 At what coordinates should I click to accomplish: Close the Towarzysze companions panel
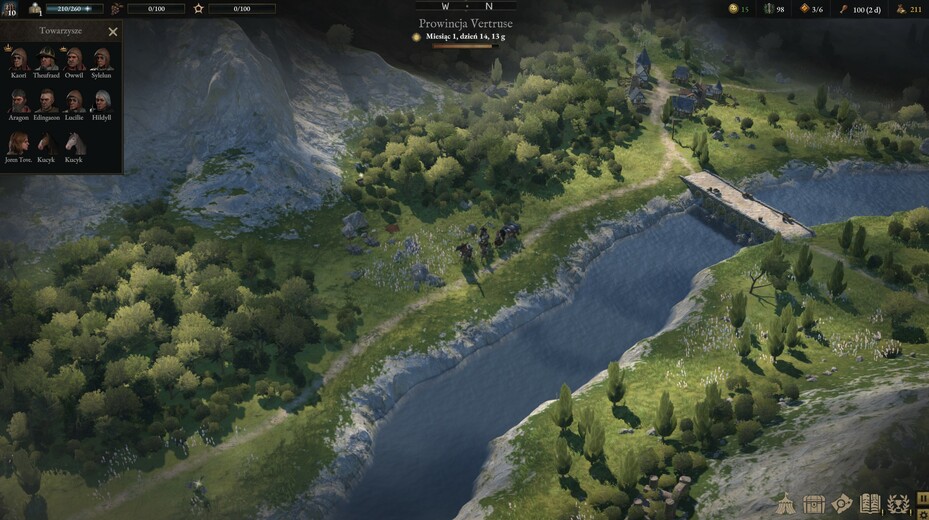click(x=113, y=32)
